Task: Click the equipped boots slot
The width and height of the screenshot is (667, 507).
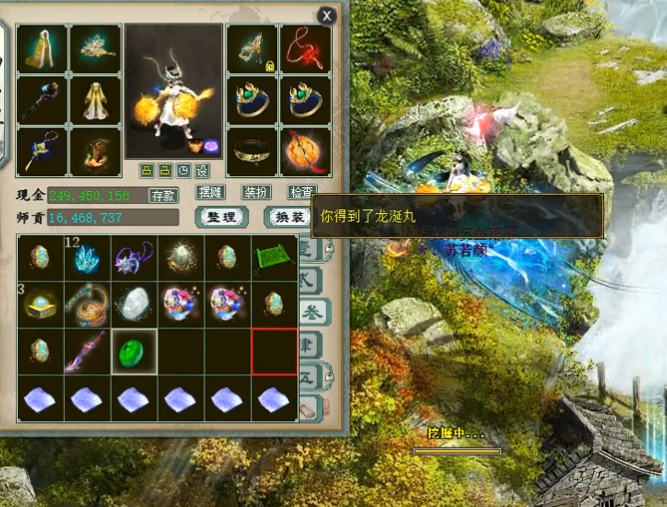Action: pos(95,151)
